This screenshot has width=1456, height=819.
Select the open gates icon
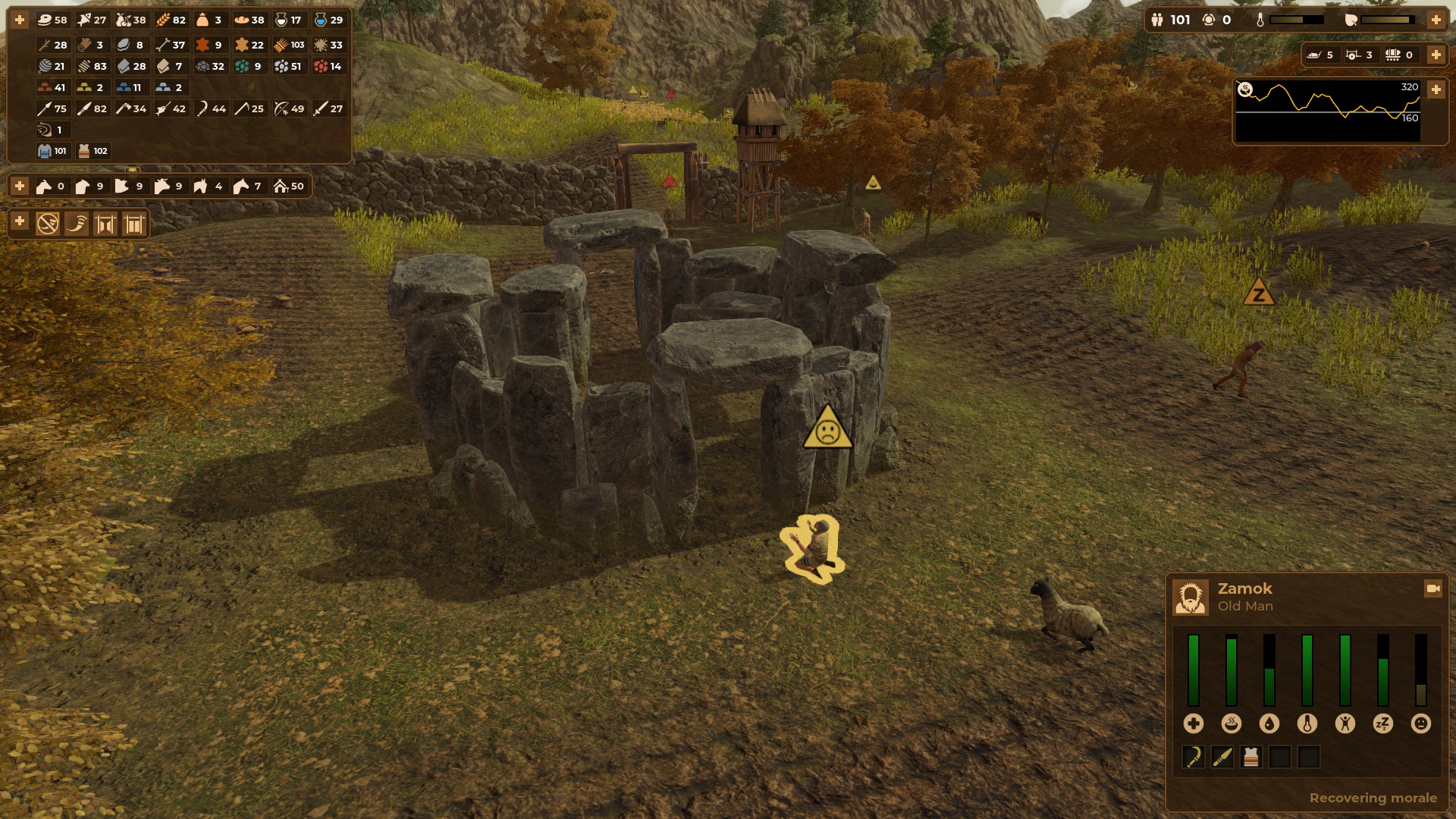point(105,224)
